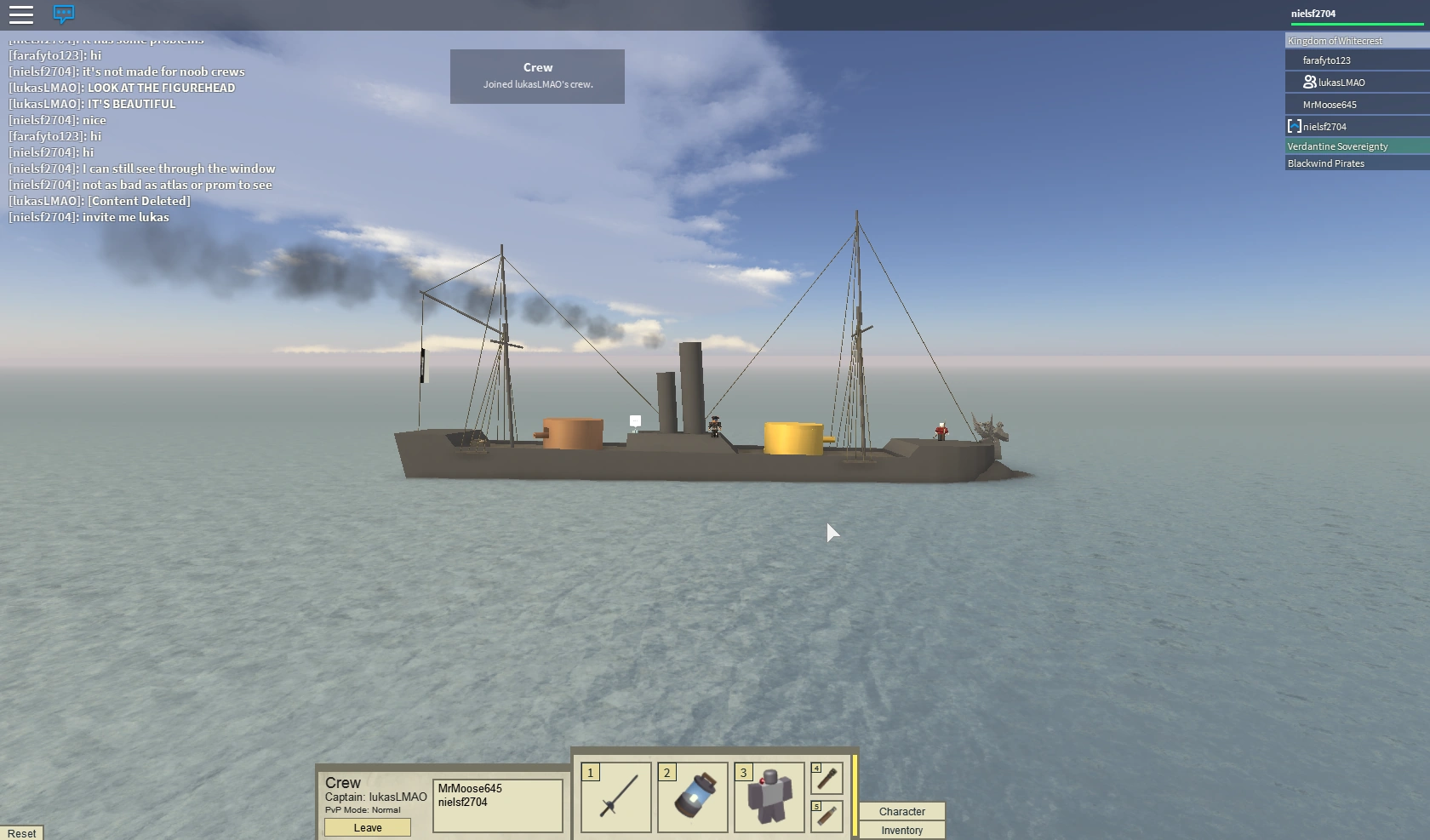Equip the lantern in hotbar slot 2
Viewport: 1430px width, 840px height.
[692, 797]
